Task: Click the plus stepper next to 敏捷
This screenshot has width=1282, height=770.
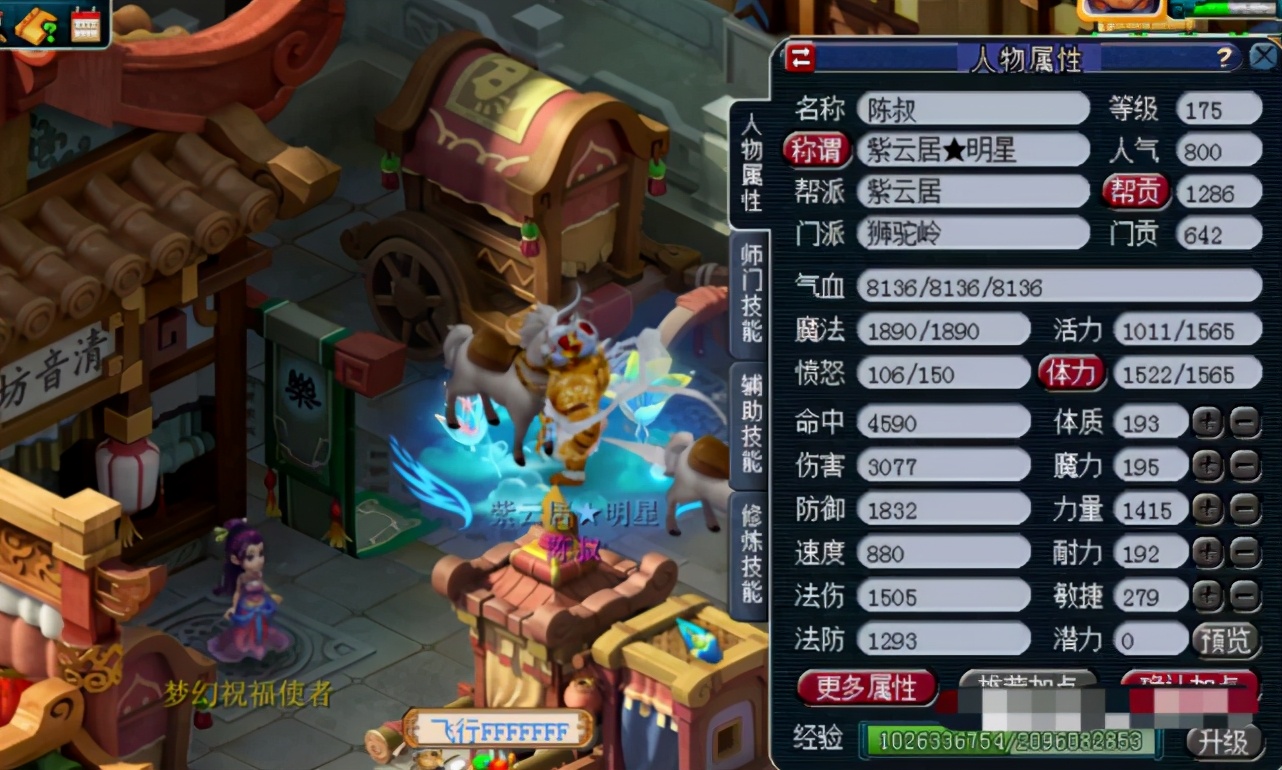Action: [1206, 596]
